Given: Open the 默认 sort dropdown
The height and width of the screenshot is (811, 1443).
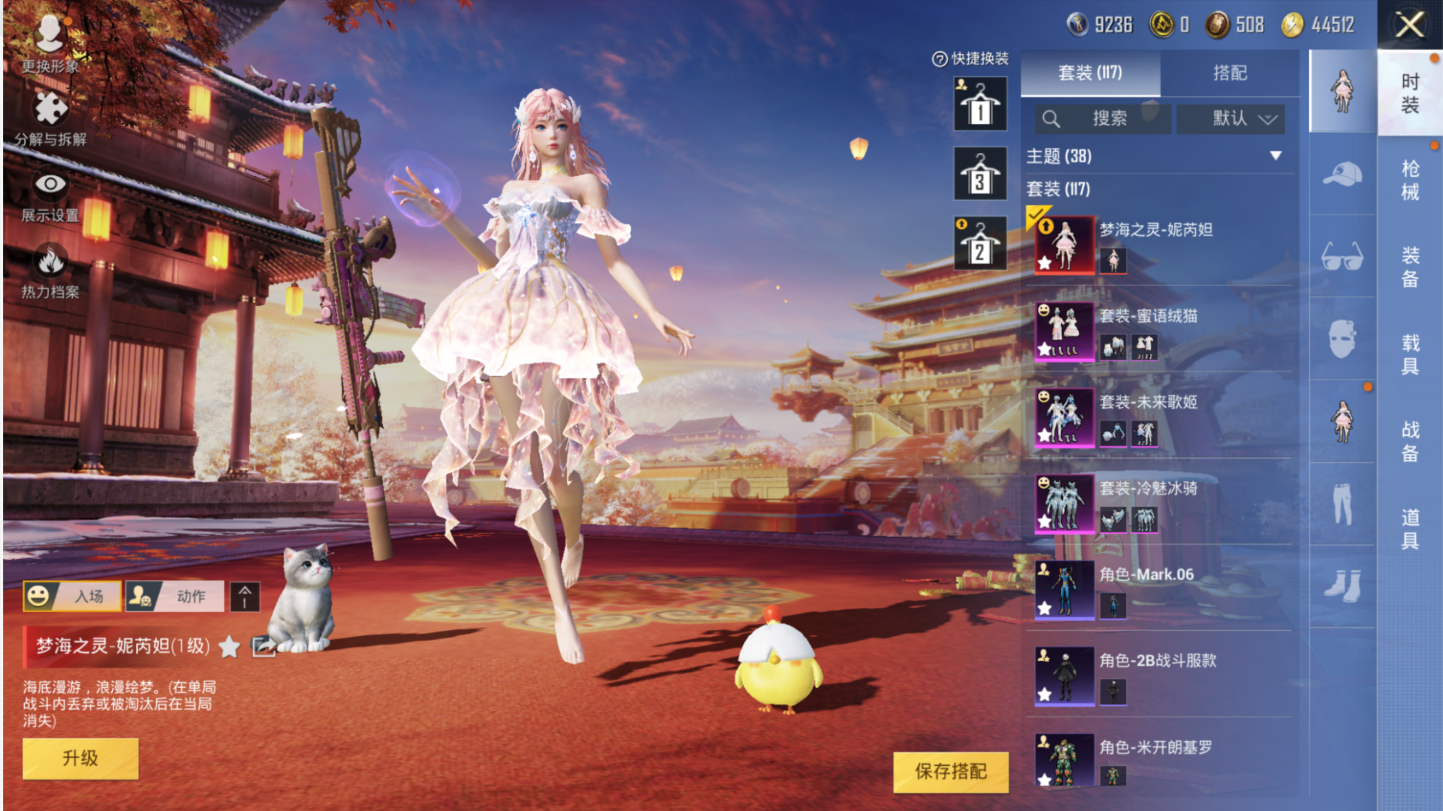Looking at the screenshot, I should pos(1231,118).
